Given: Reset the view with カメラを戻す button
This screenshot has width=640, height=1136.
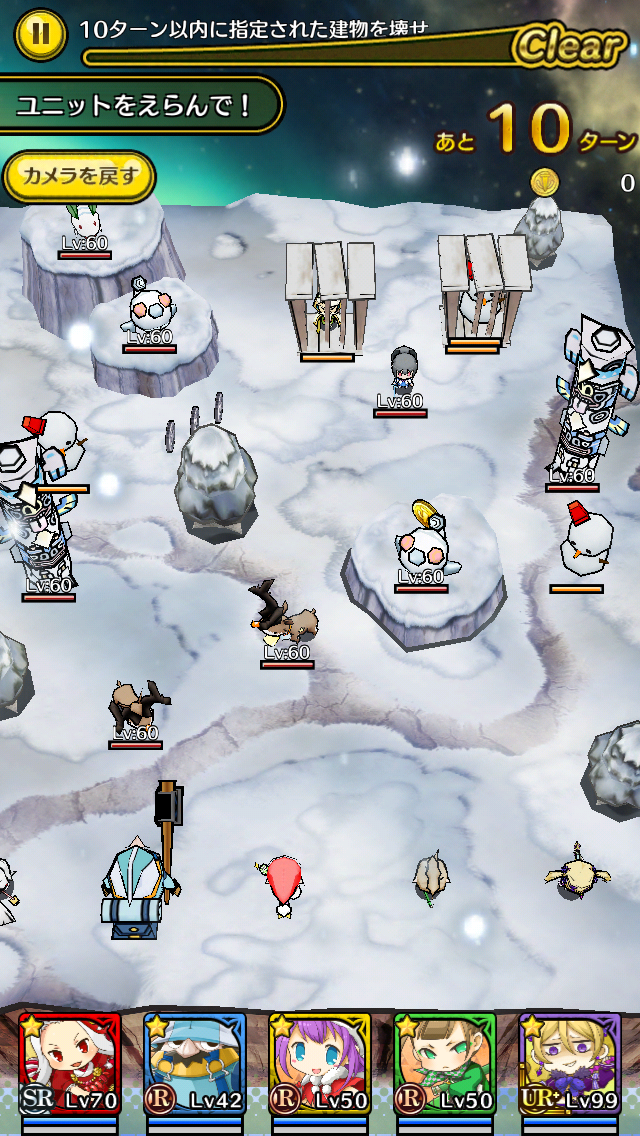Looking at the screenshot, I should tap(79, 177).
